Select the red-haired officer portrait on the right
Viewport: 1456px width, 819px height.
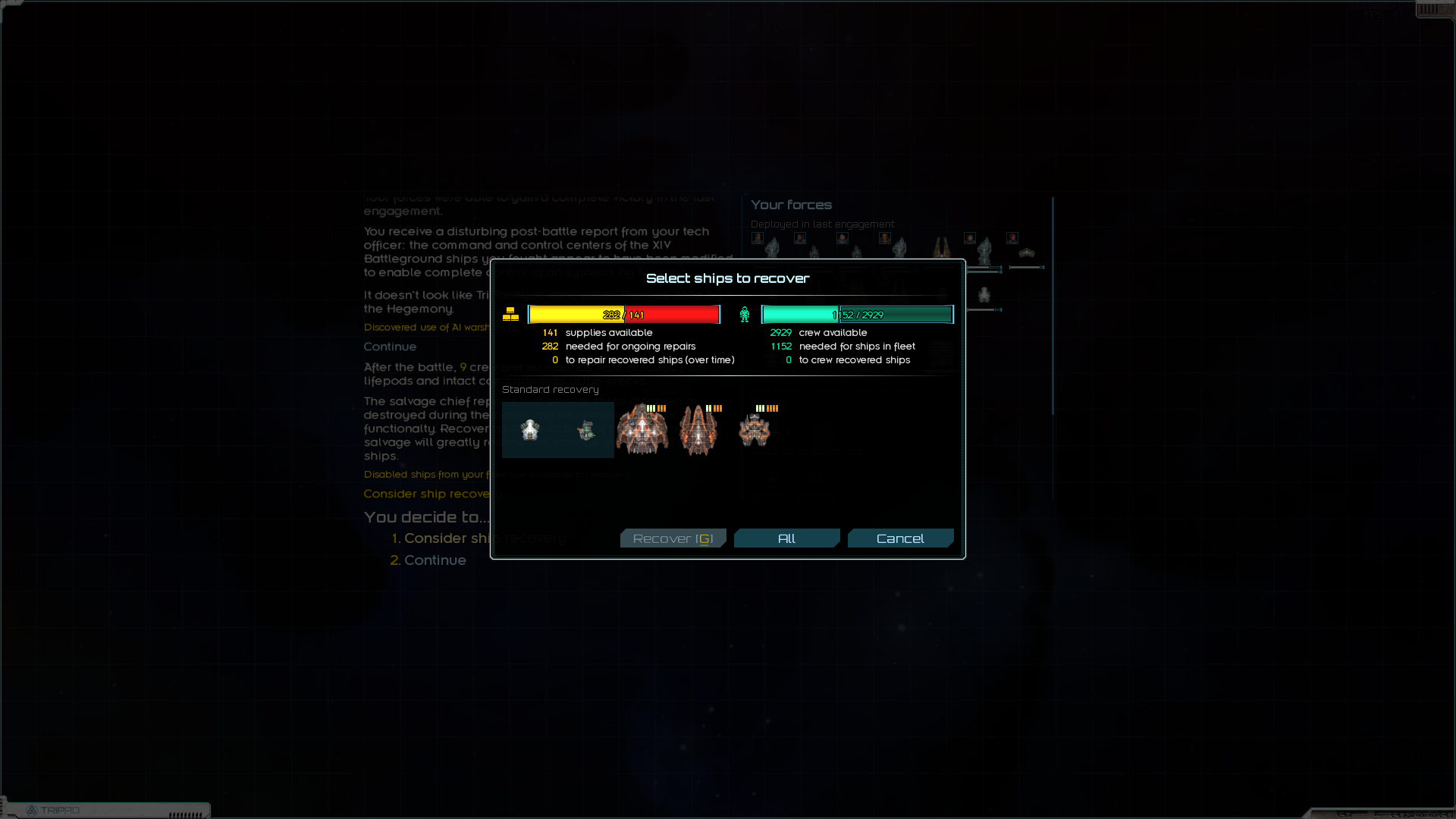point(1012,237)
